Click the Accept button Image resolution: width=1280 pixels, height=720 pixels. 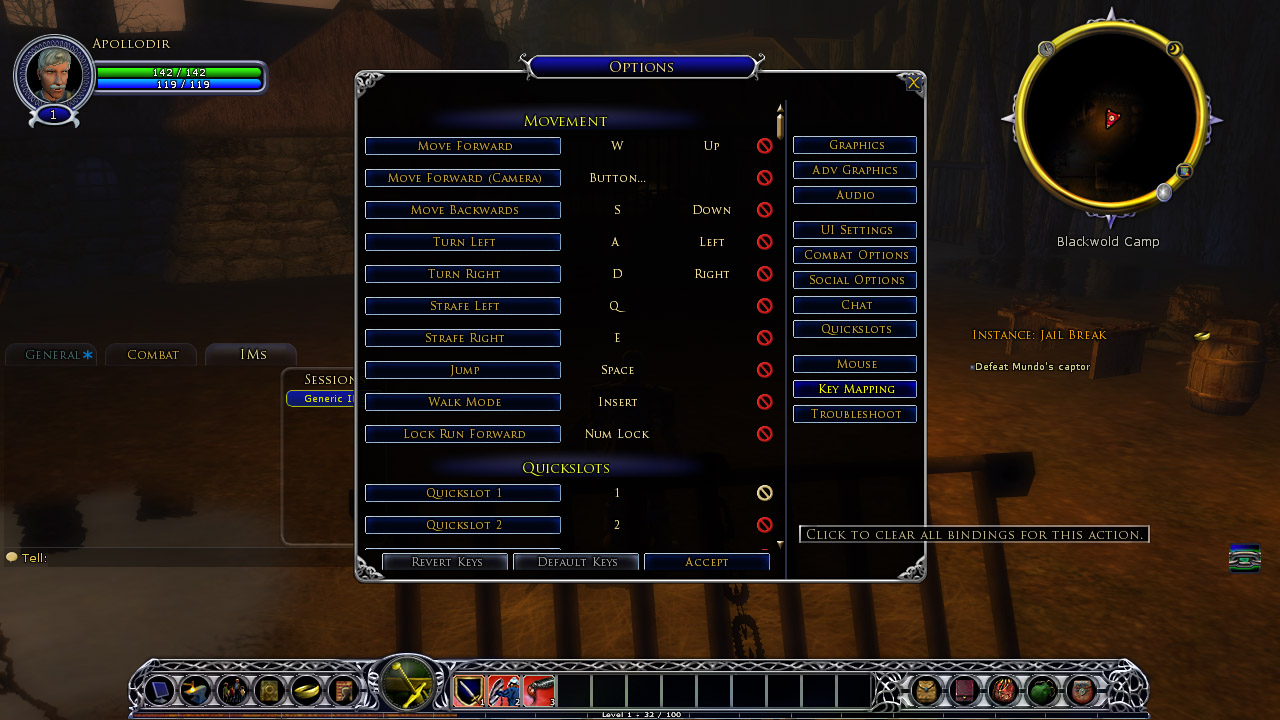[x=706, y=562]
